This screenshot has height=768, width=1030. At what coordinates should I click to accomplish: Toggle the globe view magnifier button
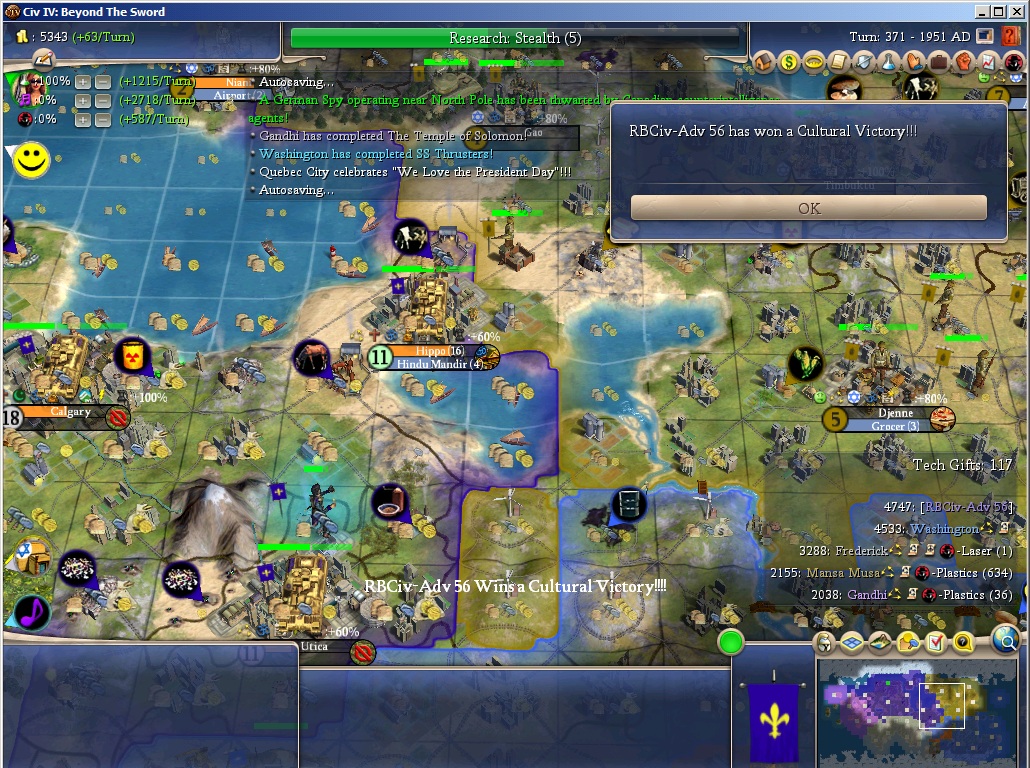[x=1006, y=640]
